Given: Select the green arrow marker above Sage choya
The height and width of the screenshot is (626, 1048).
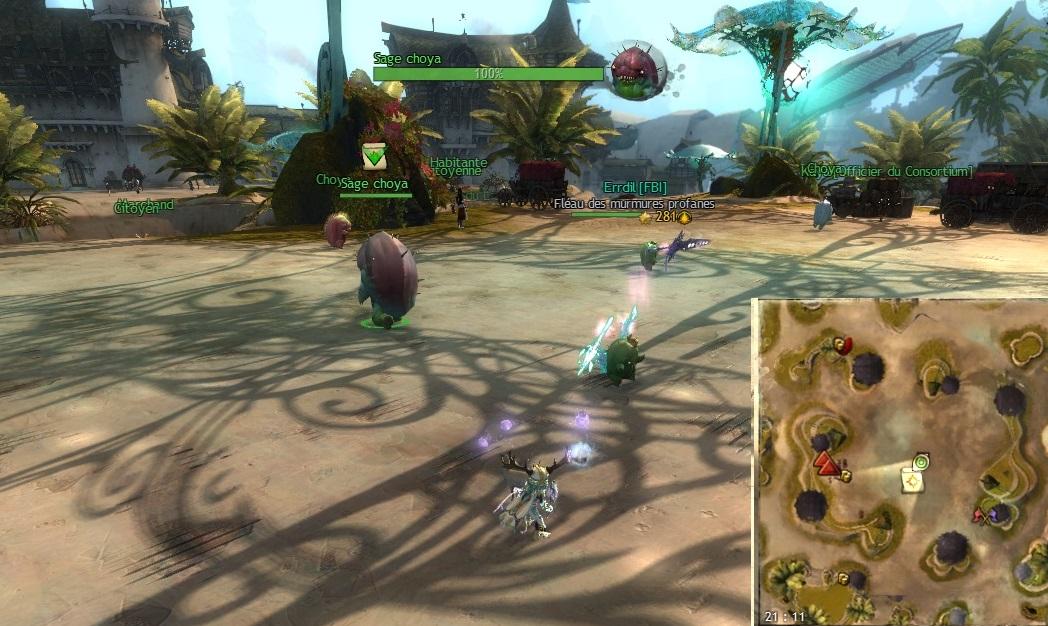Looking at the screenshot, I should (374, 155).
